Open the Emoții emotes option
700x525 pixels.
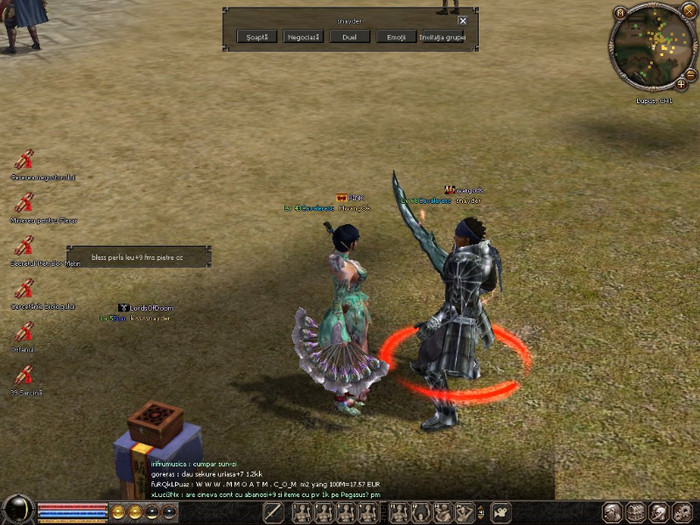click(395, 37)
